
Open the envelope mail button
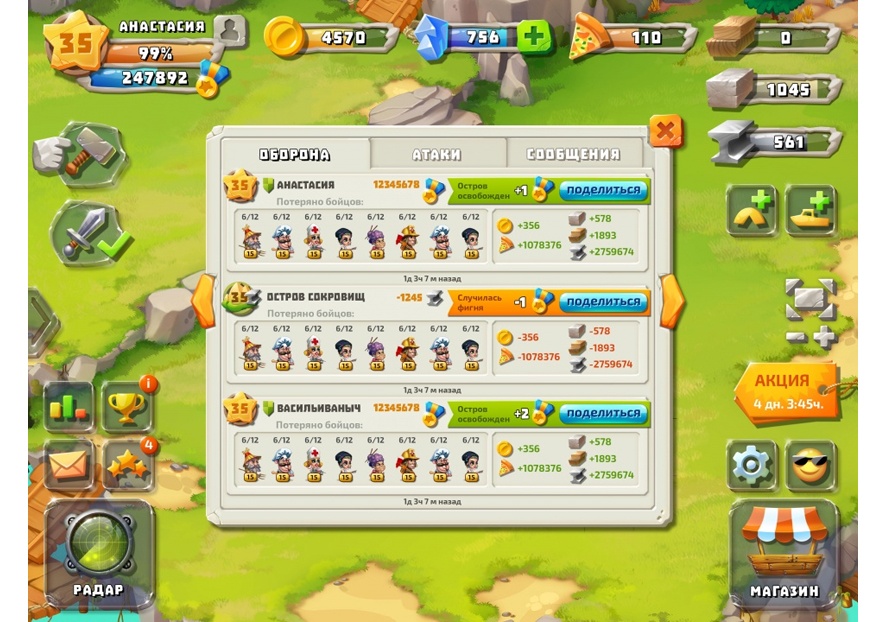point(69,466)
